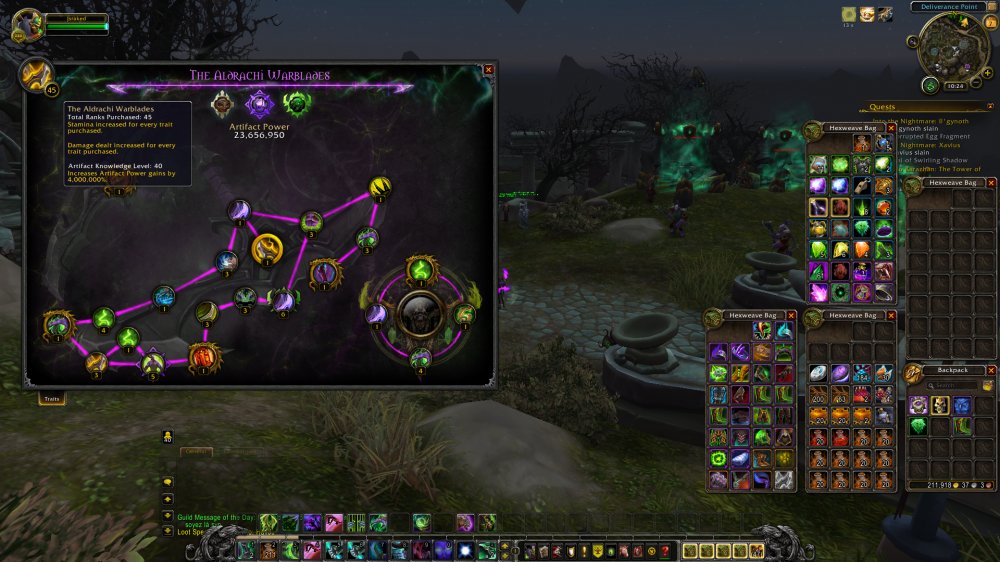Click the yellow claw-slash trait node
The width and height of the screenshot is (1000, 562).
pos(380,187)
